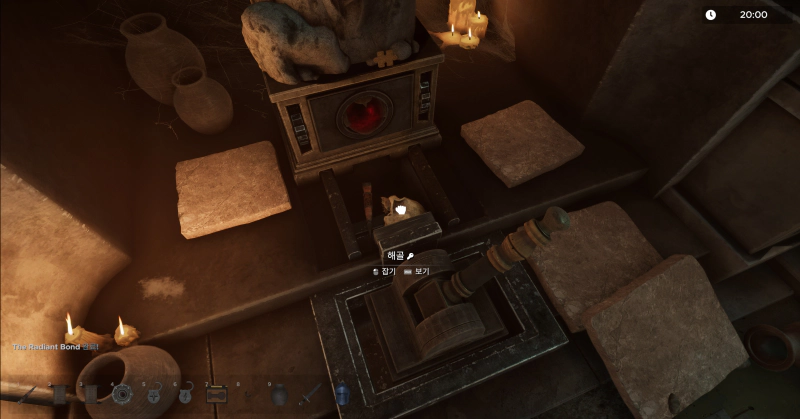Select the scroll in hotbar slot 2
This screenshot has width=800, height=419.
(x=60, y=395)
